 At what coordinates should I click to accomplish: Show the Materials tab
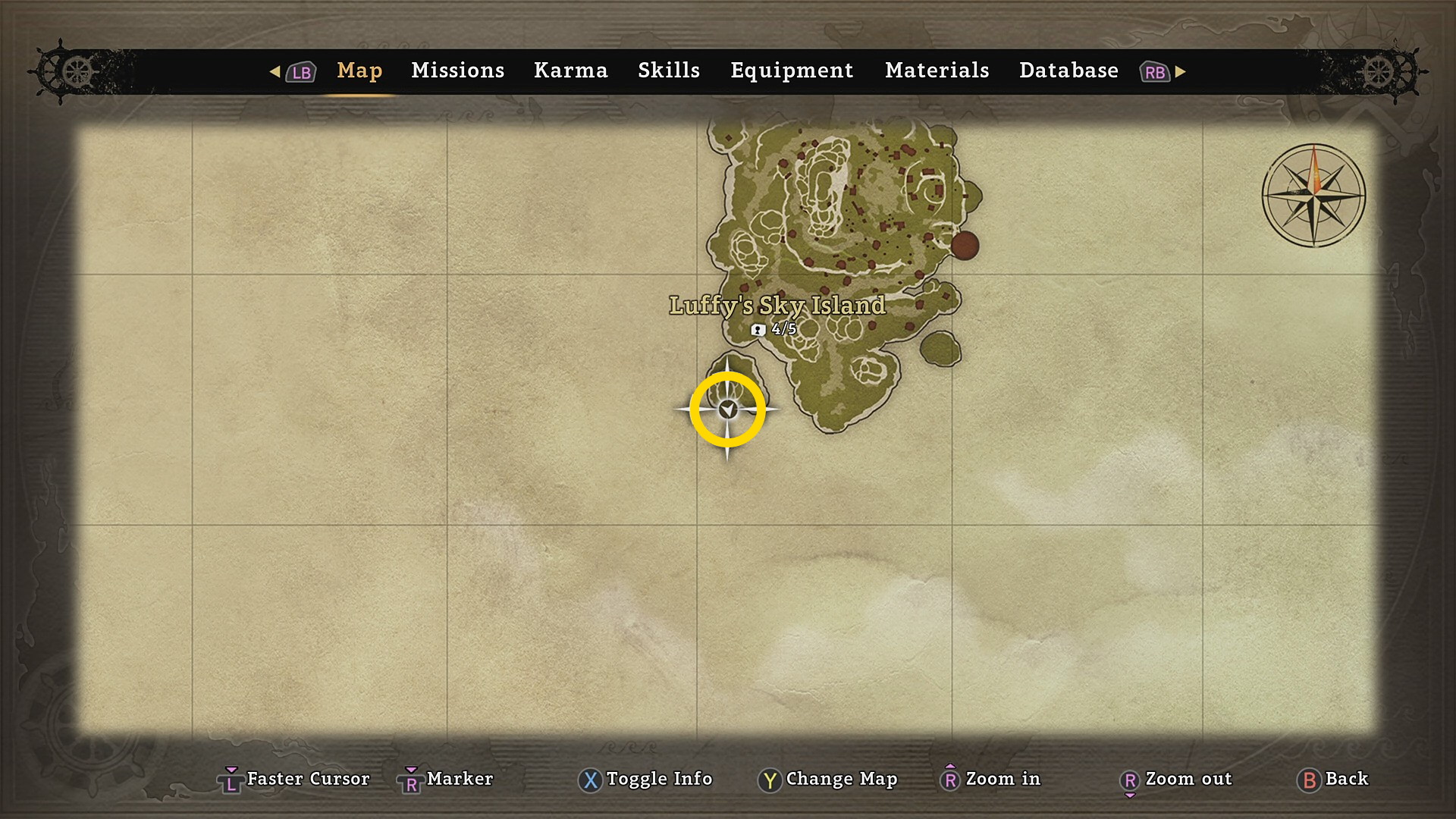click(x=937, y=71)
